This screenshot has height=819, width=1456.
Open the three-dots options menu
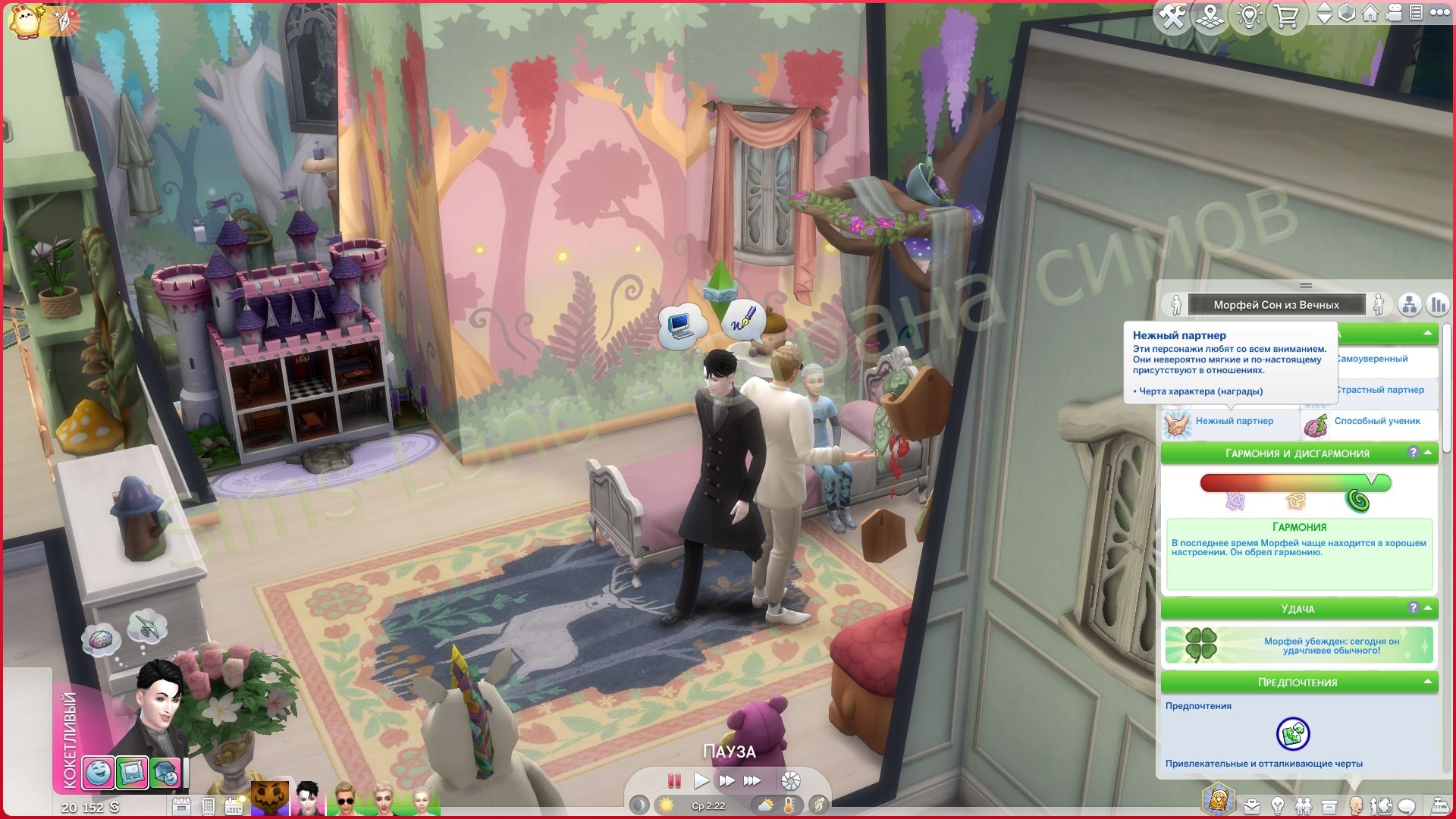pyautogui.click(x=1439, y=14)
